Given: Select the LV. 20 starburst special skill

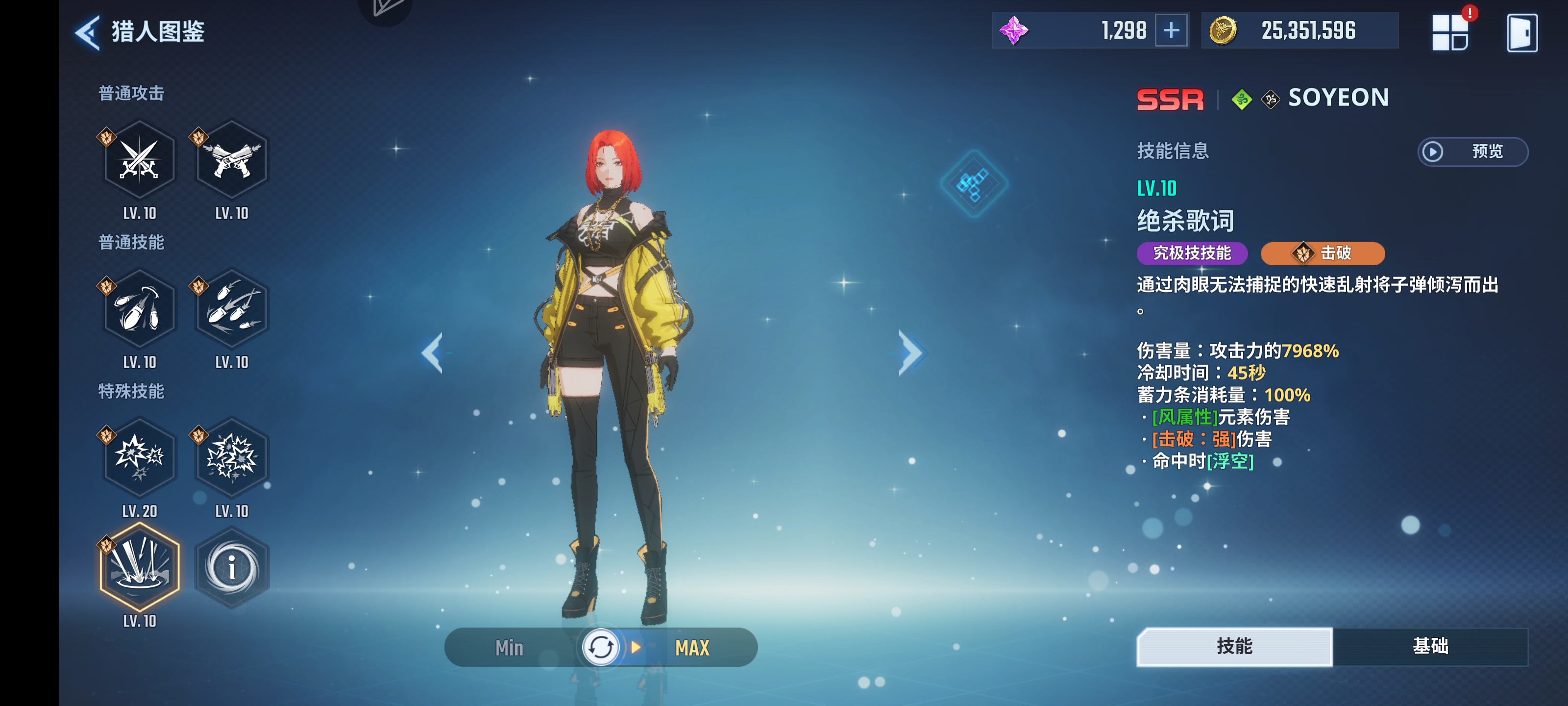Looking at the screenshot, I should coord(139,457).
